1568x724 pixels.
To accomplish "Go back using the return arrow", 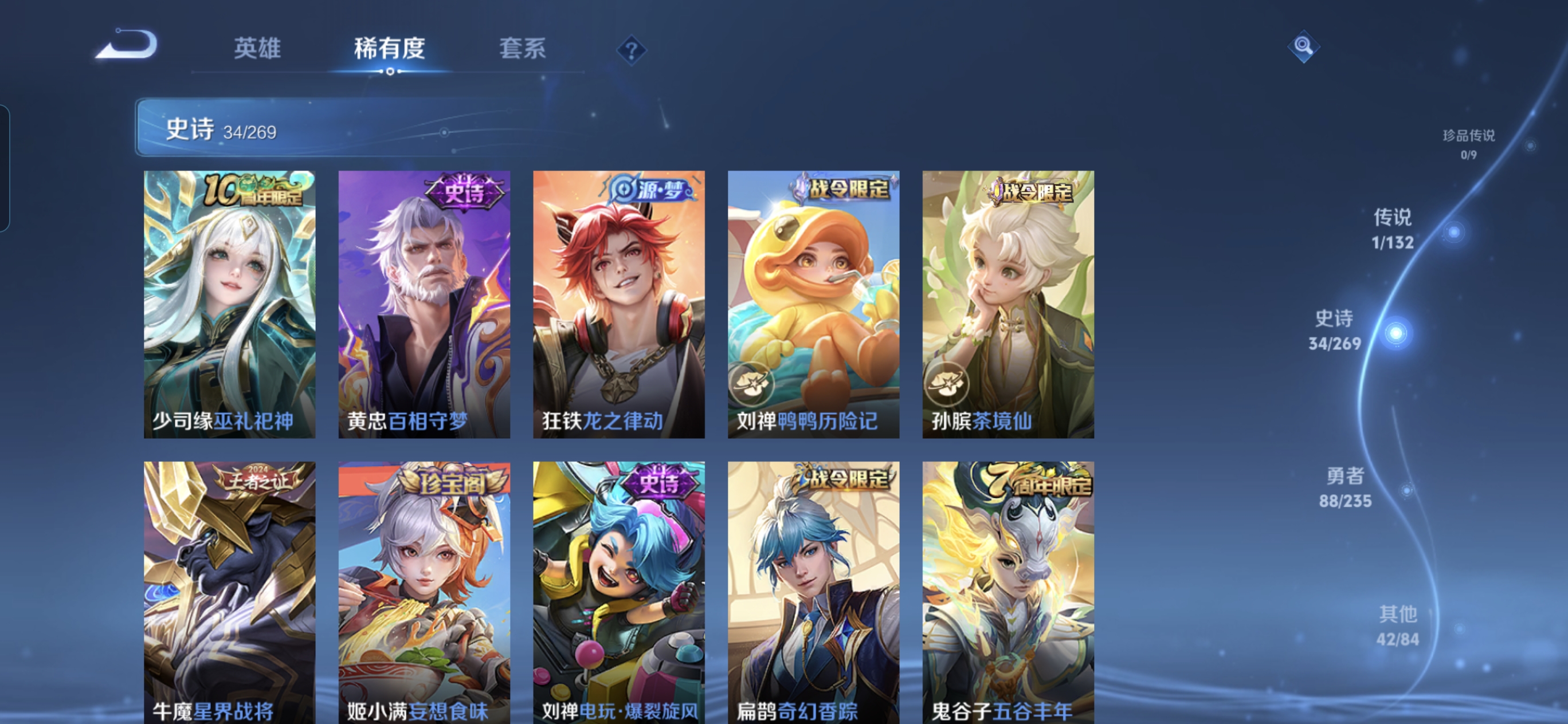I will click(127, 45).
